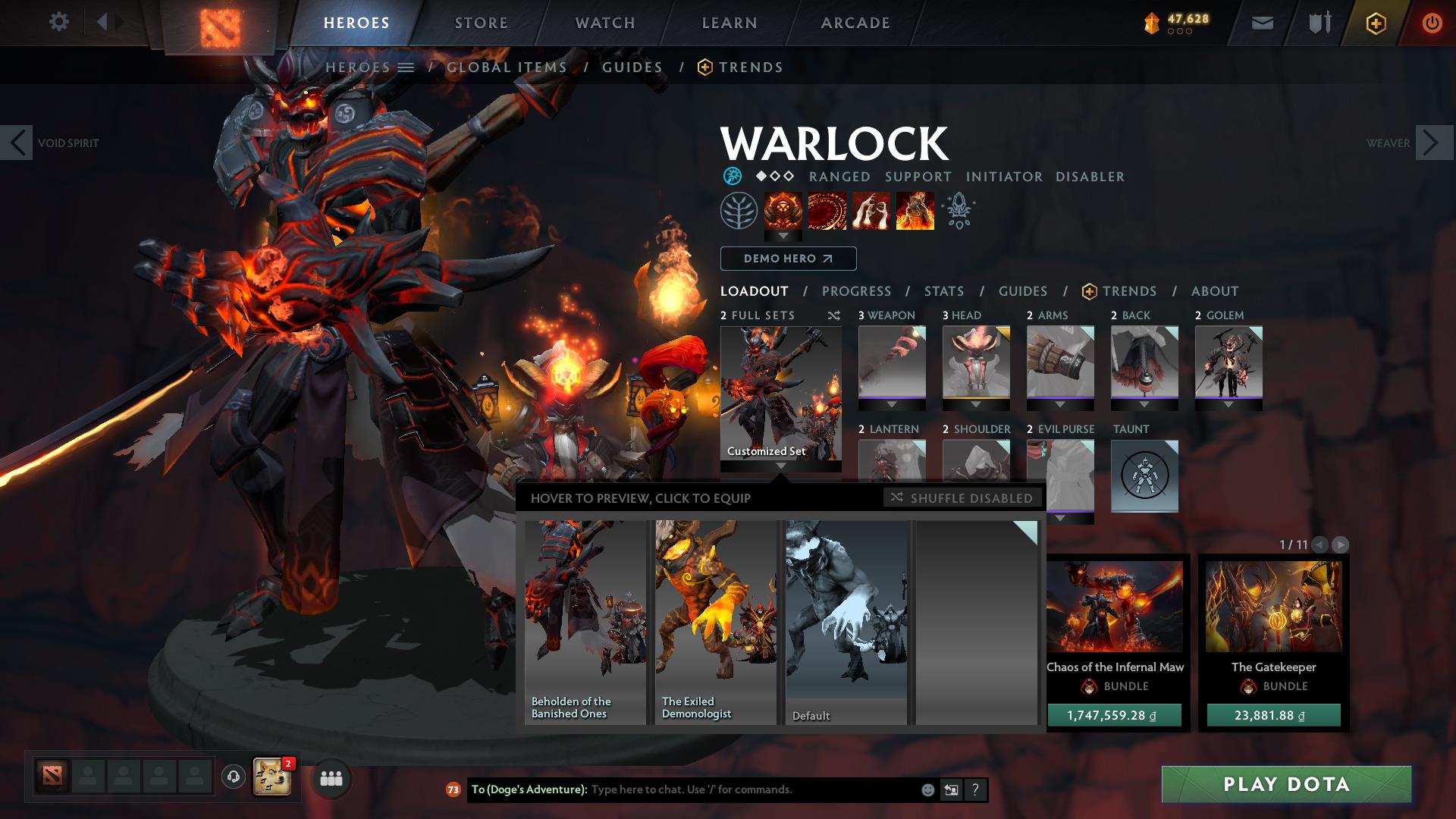
Task: Open the Heroes hamburger menu
Action: click(x=406, y=67)
